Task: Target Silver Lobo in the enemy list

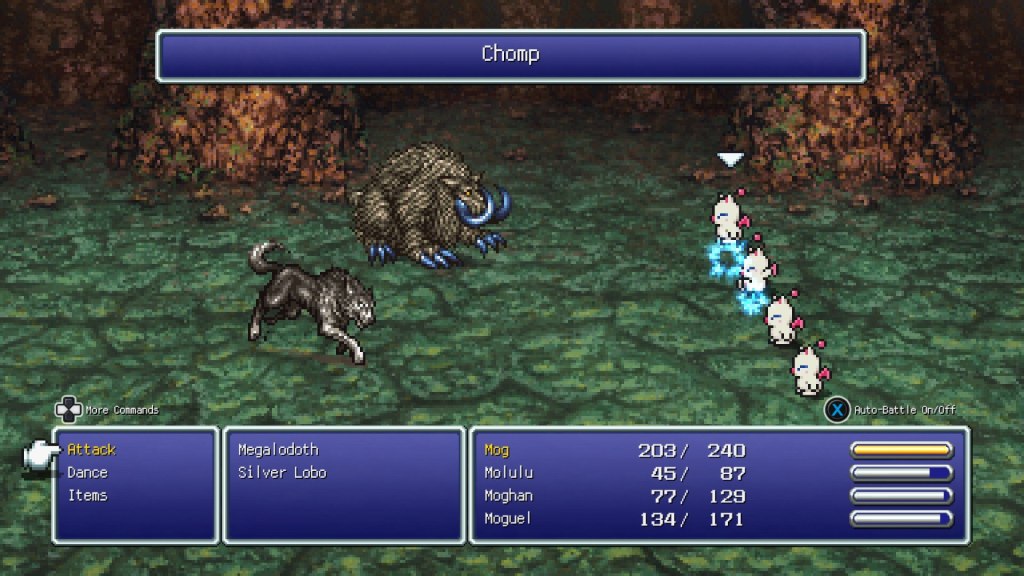Action: (282, 473)
